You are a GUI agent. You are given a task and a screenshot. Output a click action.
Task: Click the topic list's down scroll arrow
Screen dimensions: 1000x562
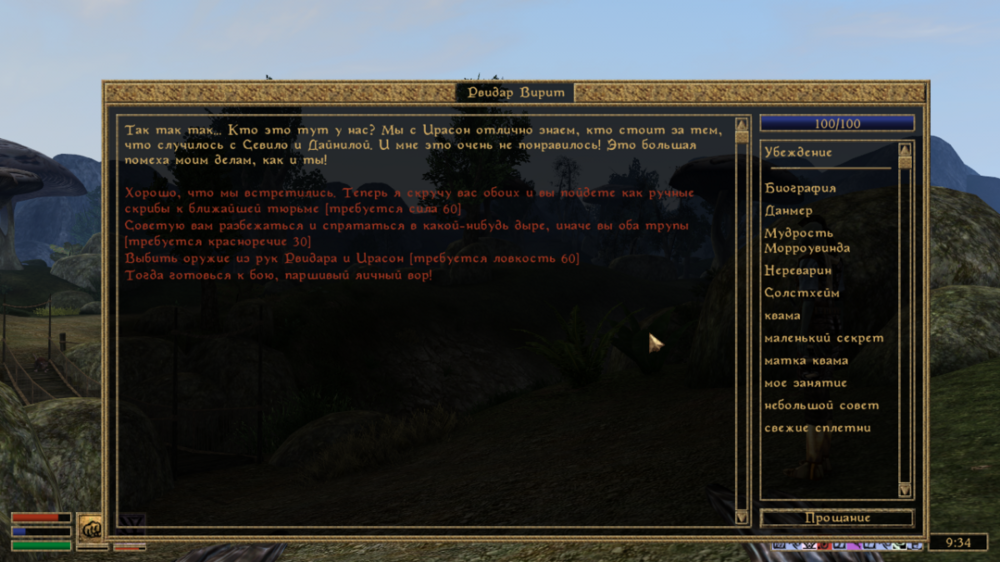(905, 490)
